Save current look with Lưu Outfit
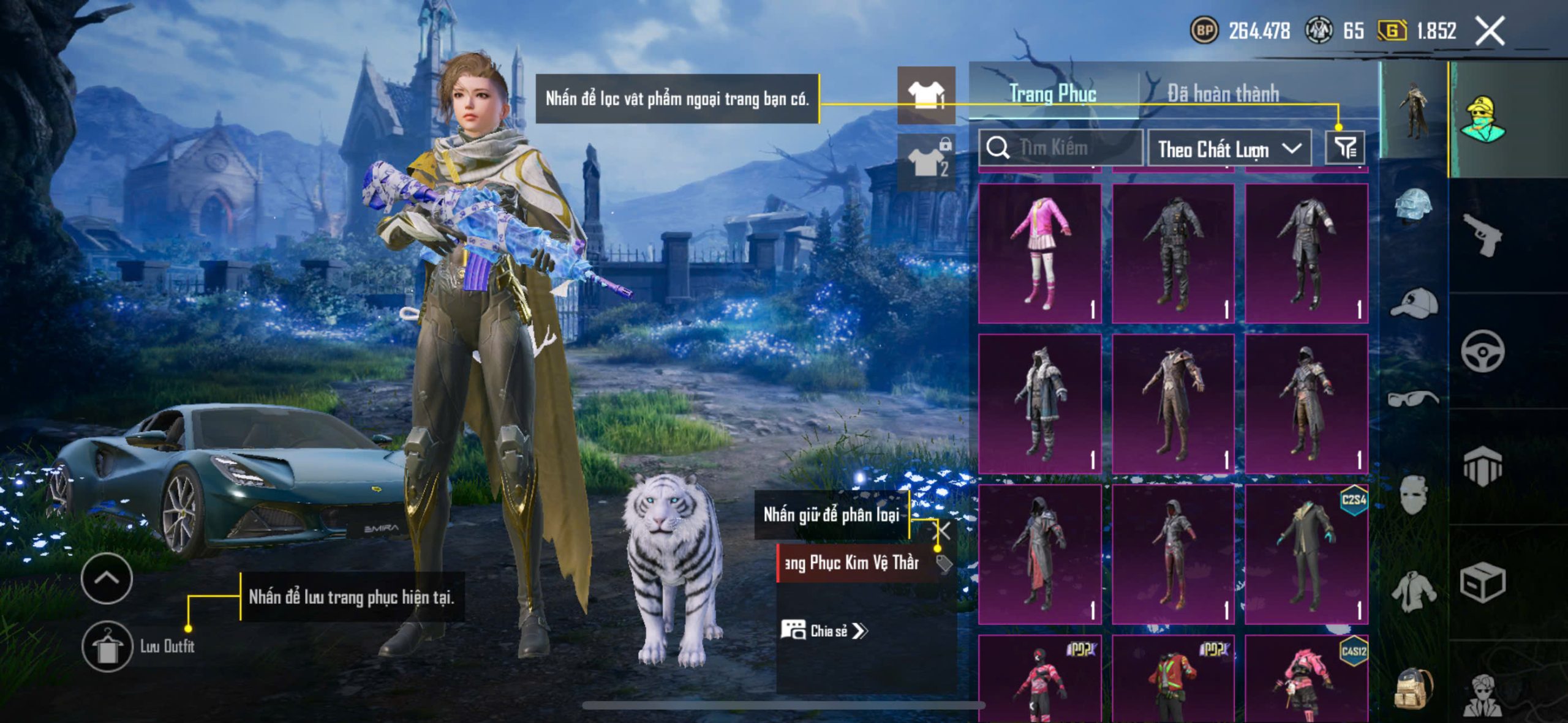Screen dimensions: 1568x723 point(107,646)
